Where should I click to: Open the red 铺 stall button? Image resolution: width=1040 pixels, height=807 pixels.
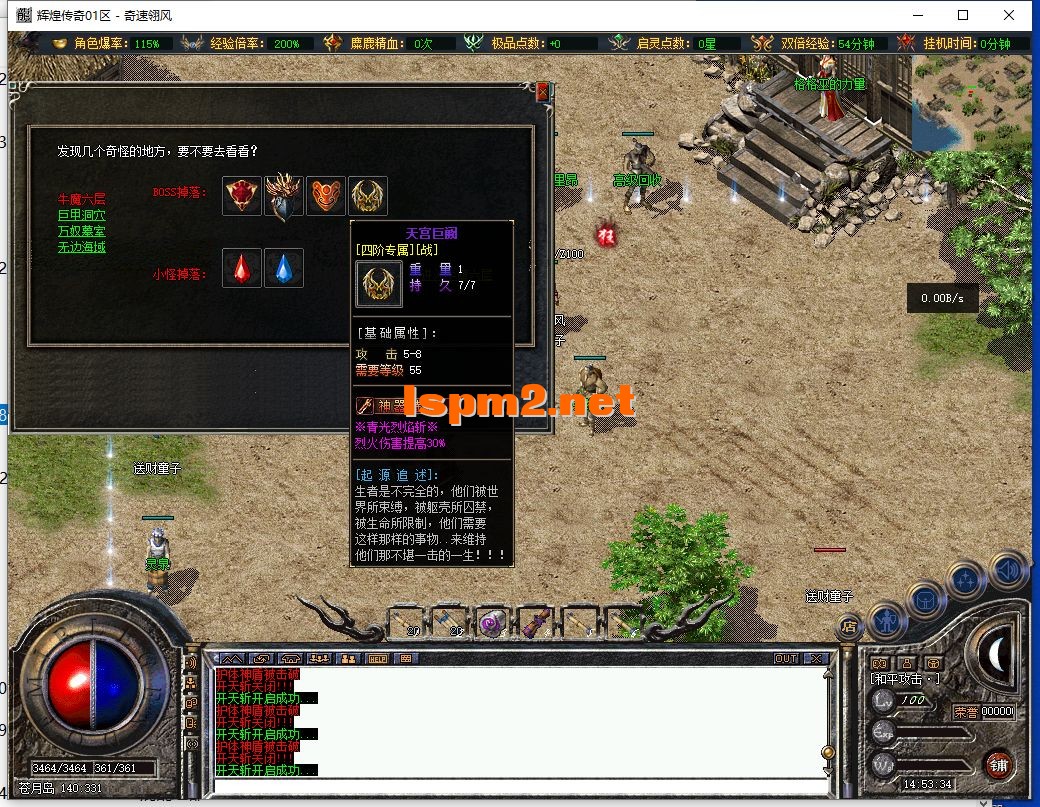pyautogui.click(x=997, y=765)
